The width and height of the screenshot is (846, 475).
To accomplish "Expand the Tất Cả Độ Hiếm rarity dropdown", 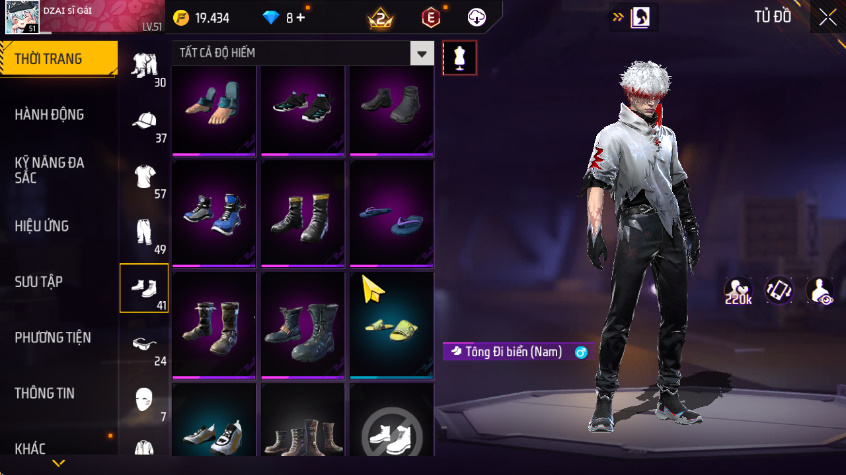I will (423, 53).
